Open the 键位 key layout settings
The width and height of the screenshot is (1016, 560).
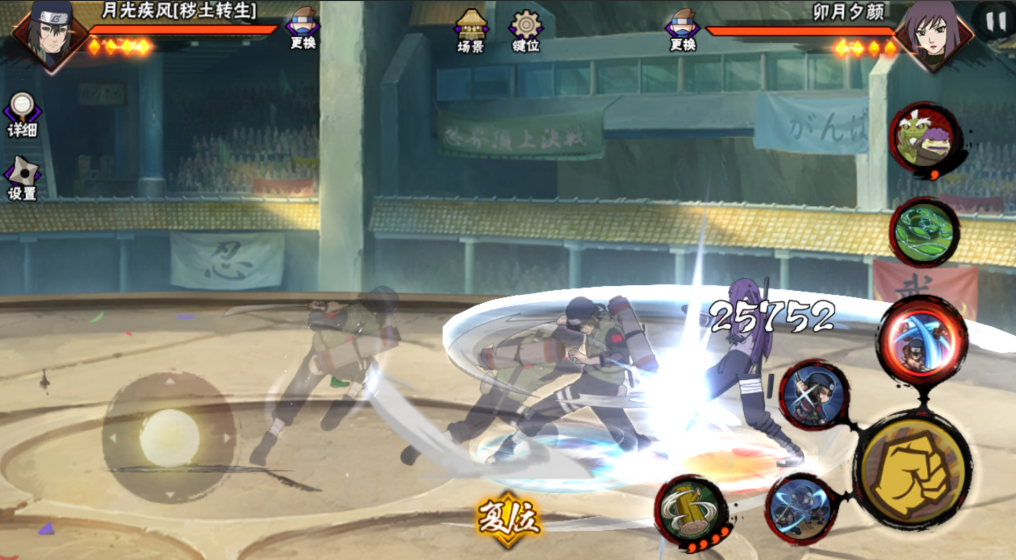526,29
